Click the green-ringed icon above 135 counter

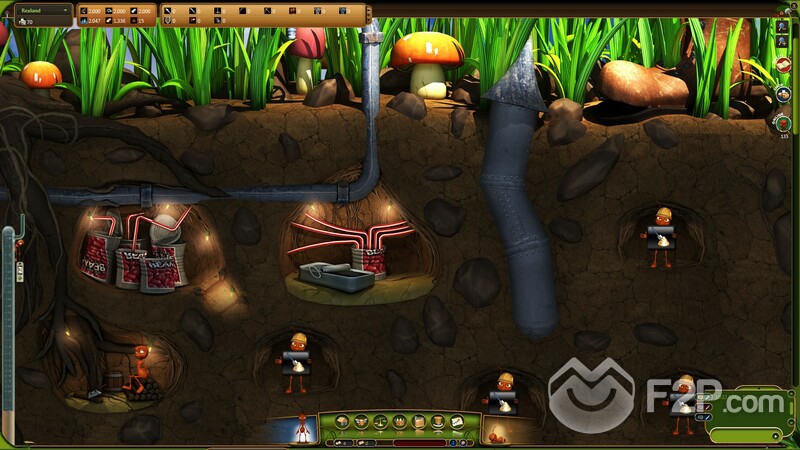(783, 121)
